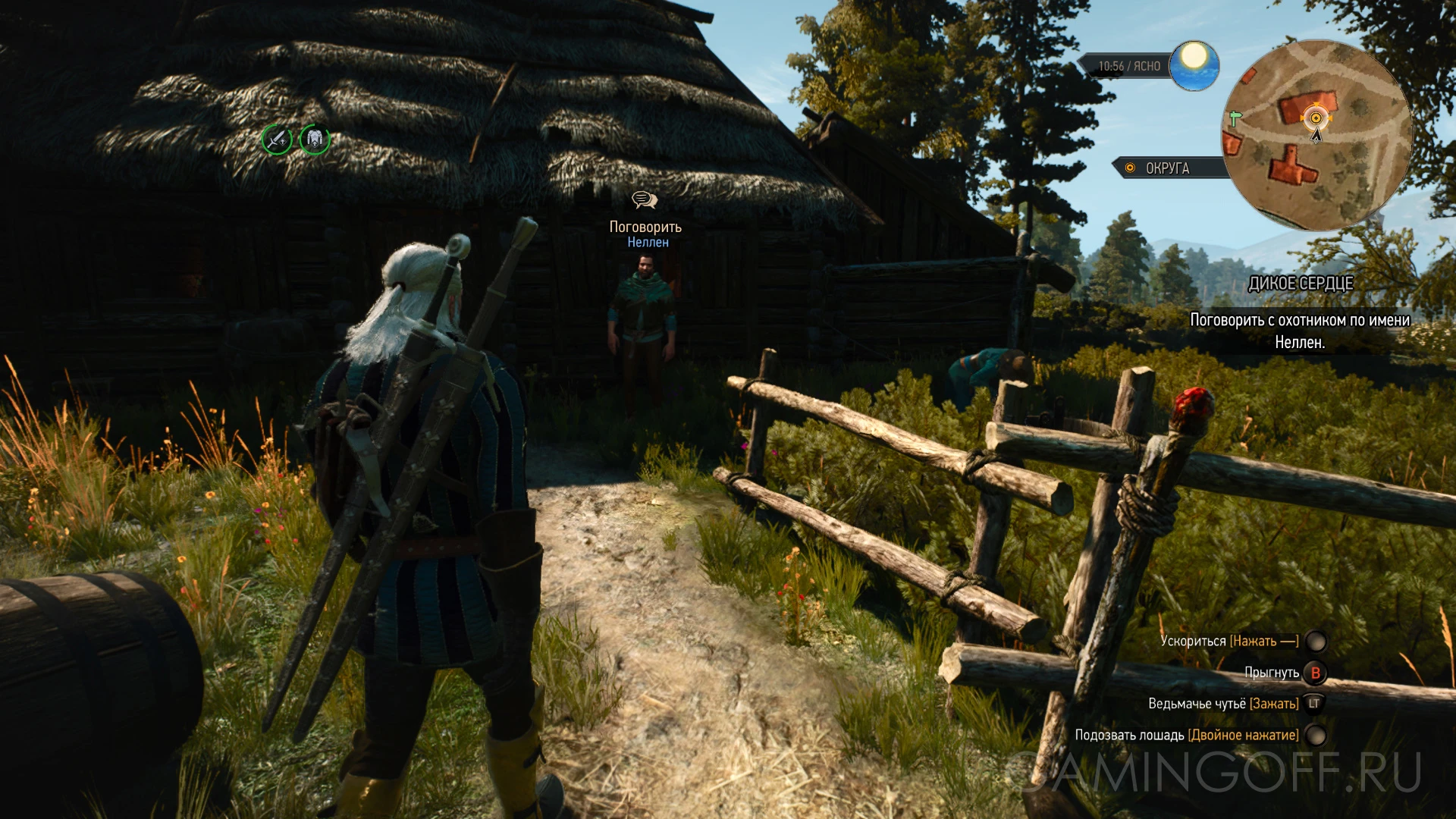The width and height of the screenshot is (1456, 819).
Task: Select the sword buff icon
Action: pyautogui.click(x=277, y=140)
